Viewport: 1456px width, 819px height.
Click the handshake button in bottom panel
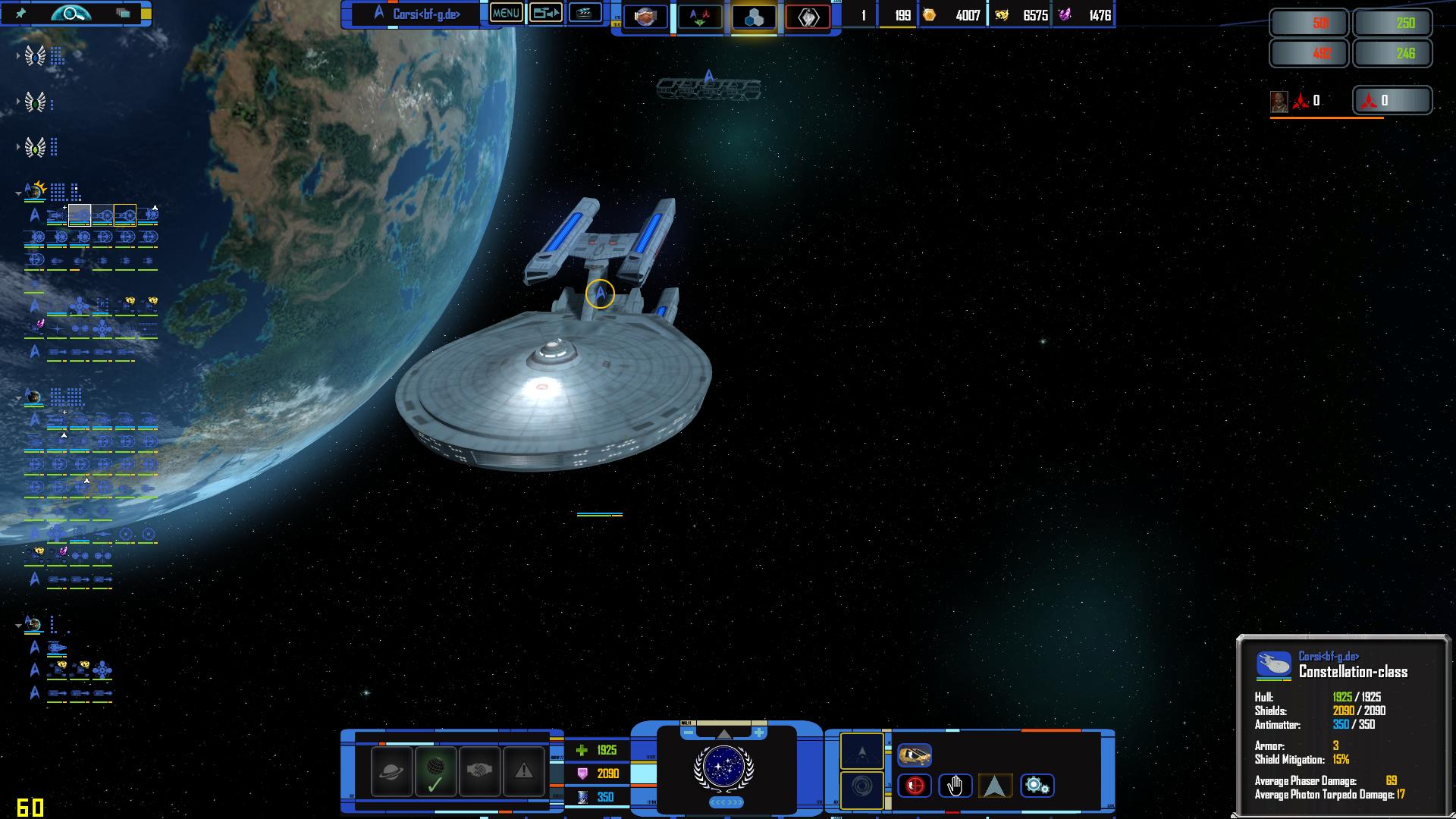tap(479, 771)
